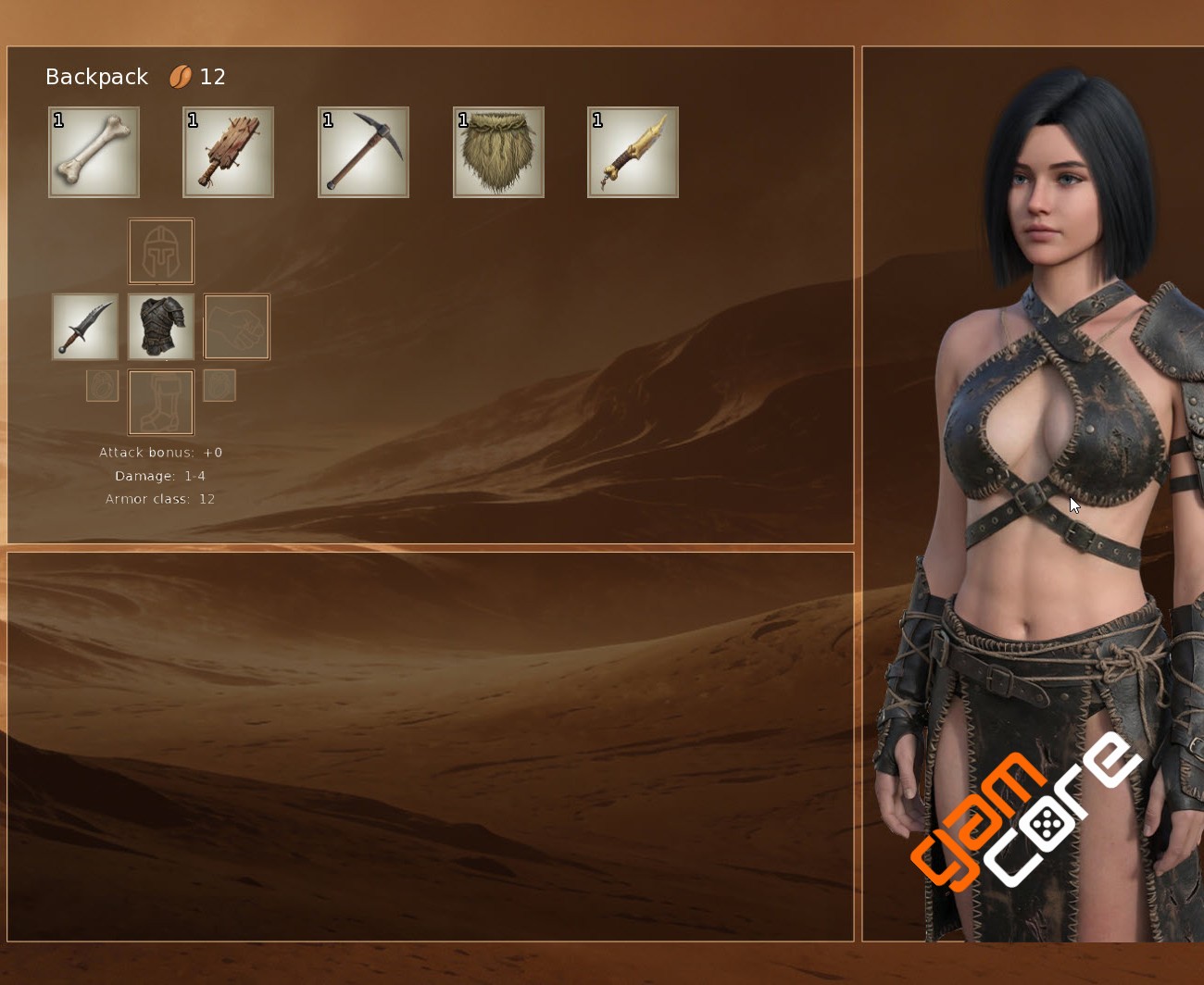Pick the wooden spiked club item

tap(228, 152)
